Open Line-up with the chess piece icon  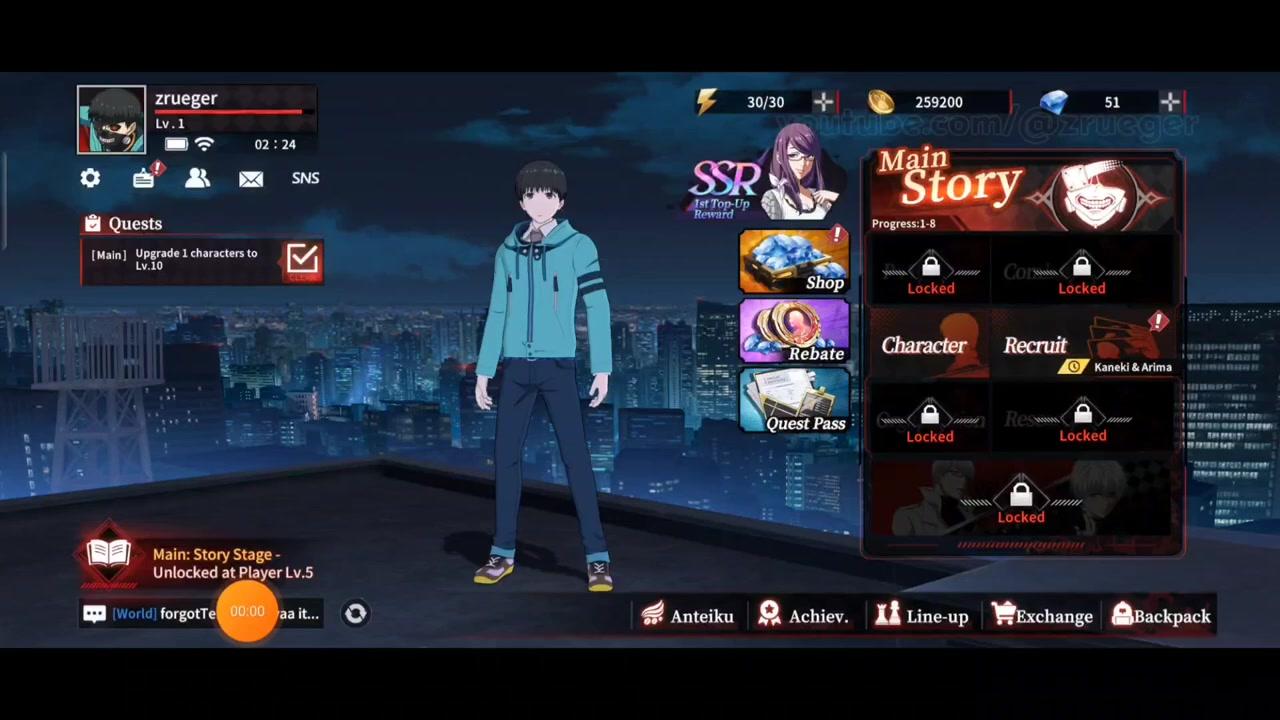click(922, 616)
